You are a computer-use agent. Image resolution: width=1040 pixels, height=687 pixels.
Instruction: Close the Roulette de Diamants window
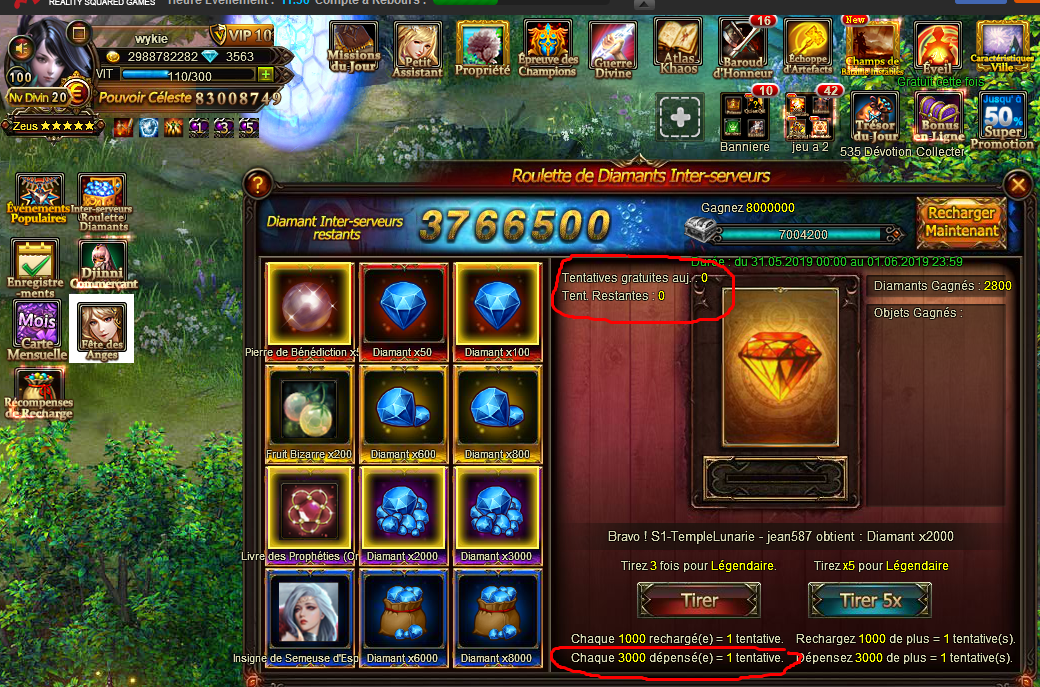point(1018,185)
